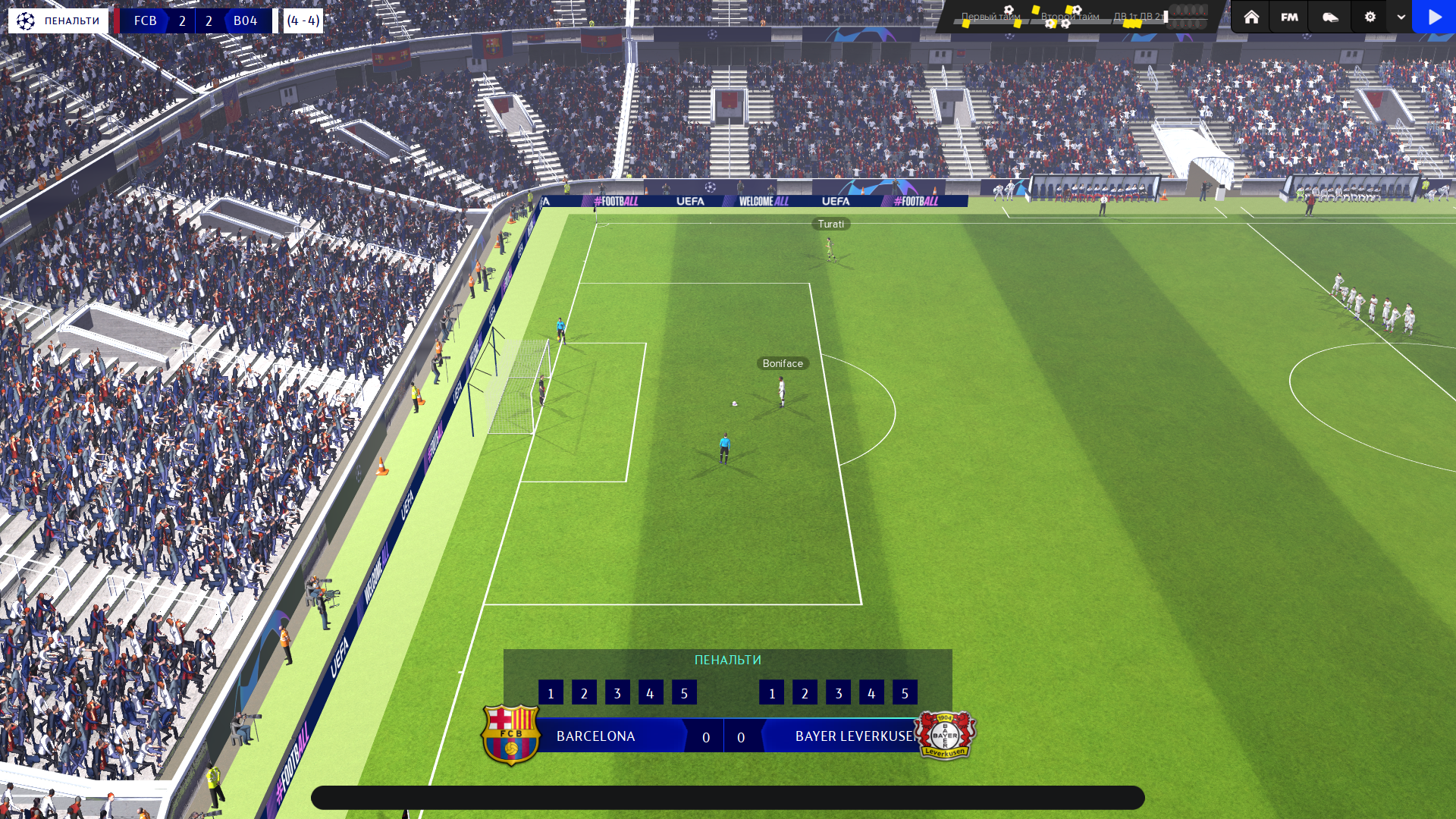
Task: Open the FM menu button
Action: (x=1289, y=17)
